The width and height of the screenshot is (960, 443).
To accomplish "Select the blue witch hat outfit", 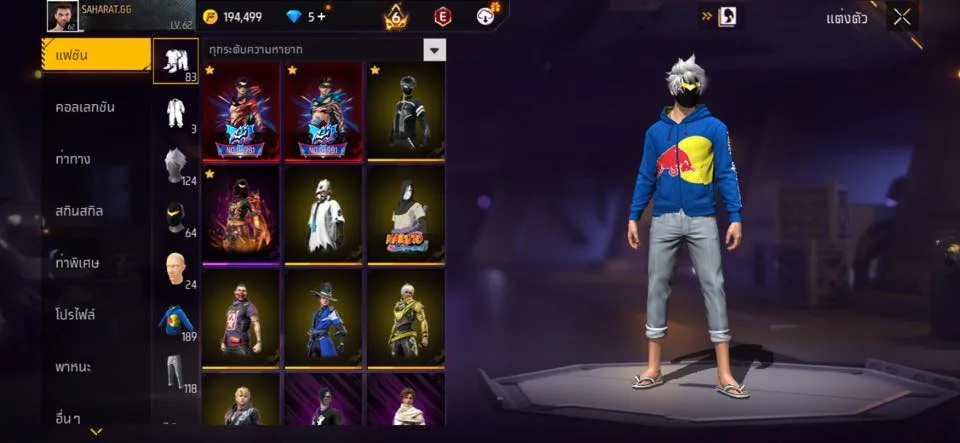I will click(x=324, y=318).
